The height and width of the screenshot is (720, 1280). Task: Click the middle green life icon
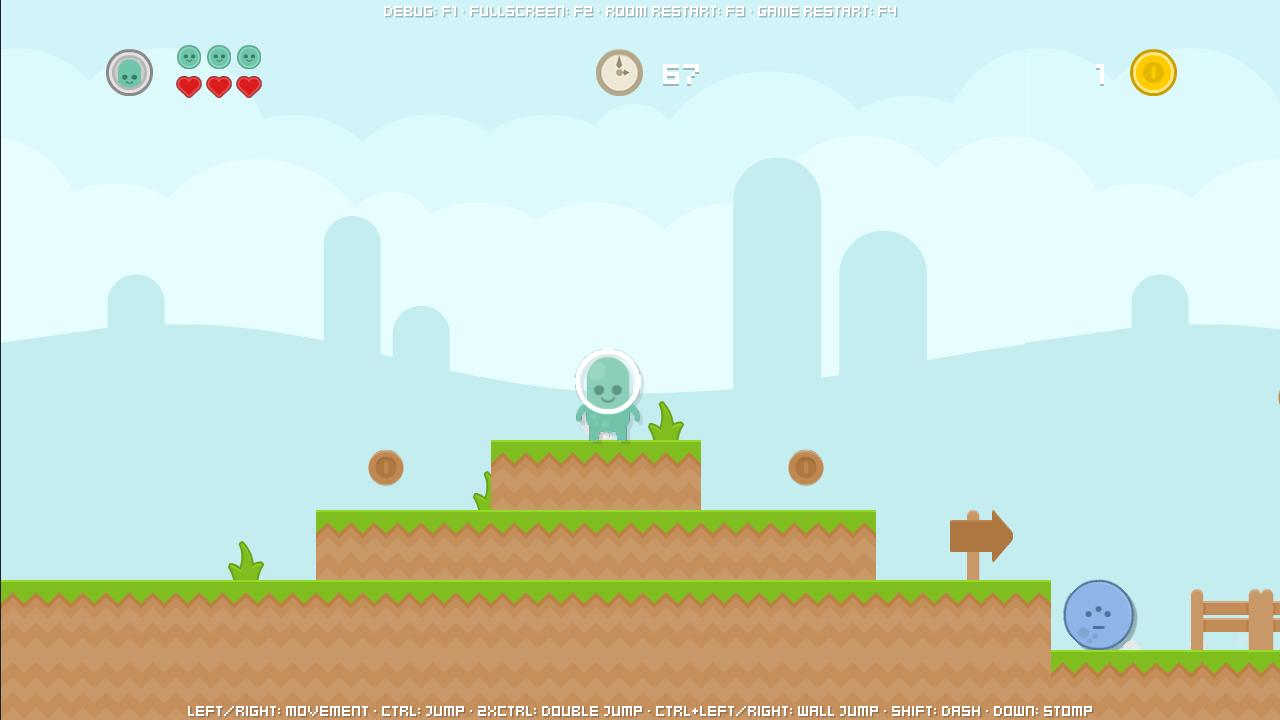217,58
